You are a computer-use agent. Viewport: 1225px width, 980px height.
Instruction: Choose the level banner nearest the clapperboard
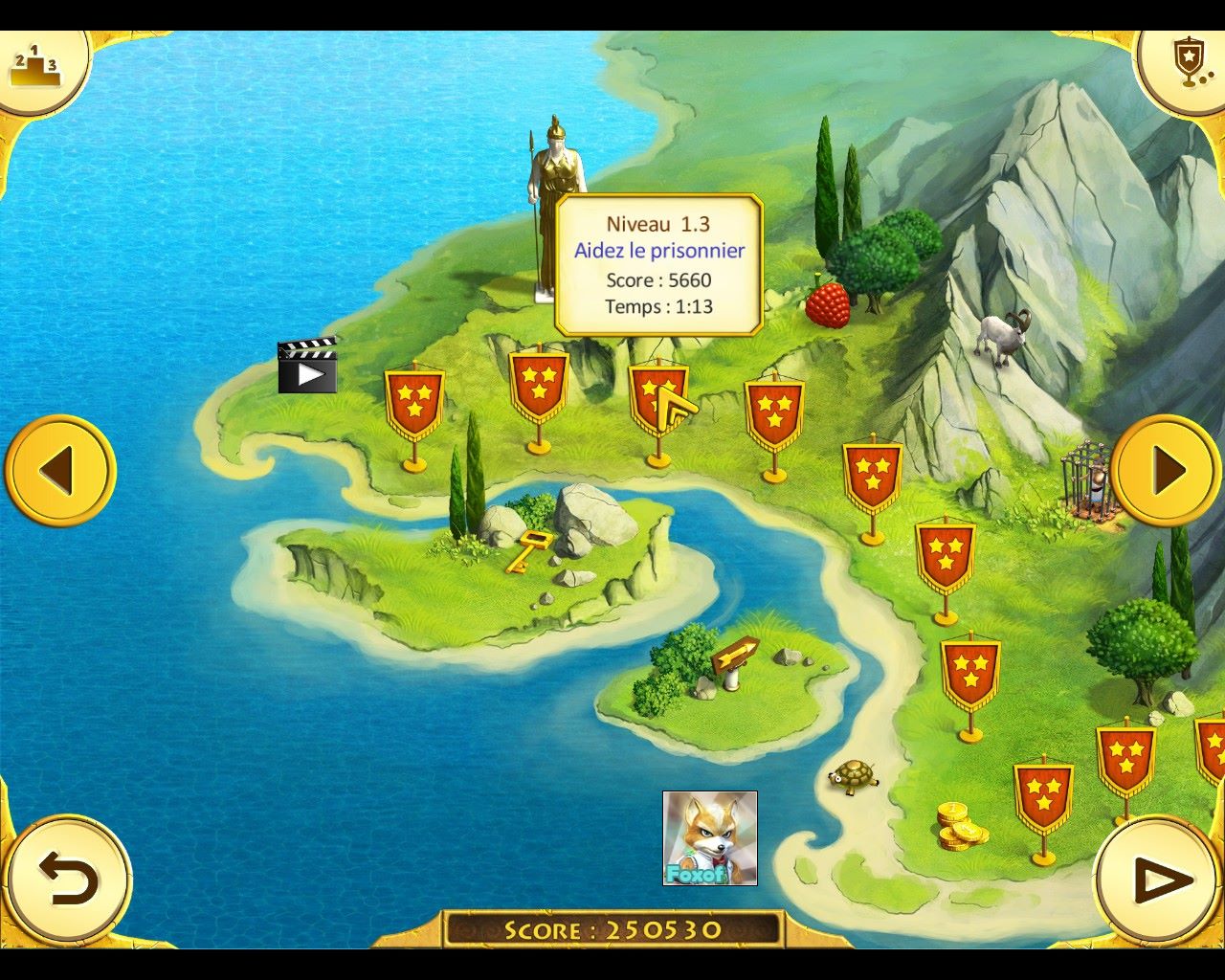[x=414, y=403]
